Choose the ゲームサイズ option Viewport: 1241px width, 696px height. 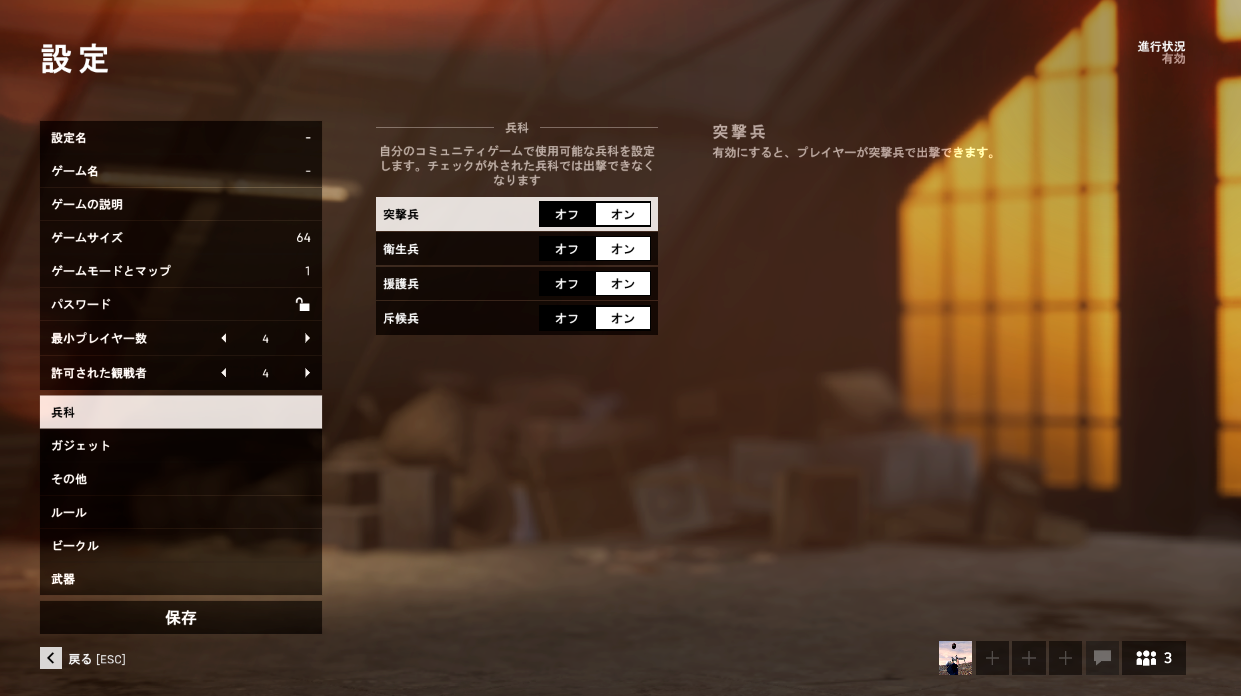tap(180, 238)
